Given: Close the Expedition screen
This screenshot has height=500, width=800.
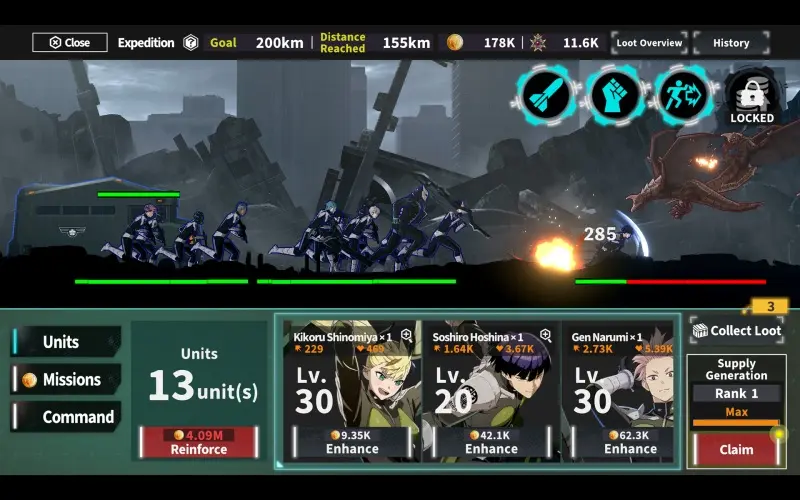Looking at the screenshot, I should coord(69,43).
